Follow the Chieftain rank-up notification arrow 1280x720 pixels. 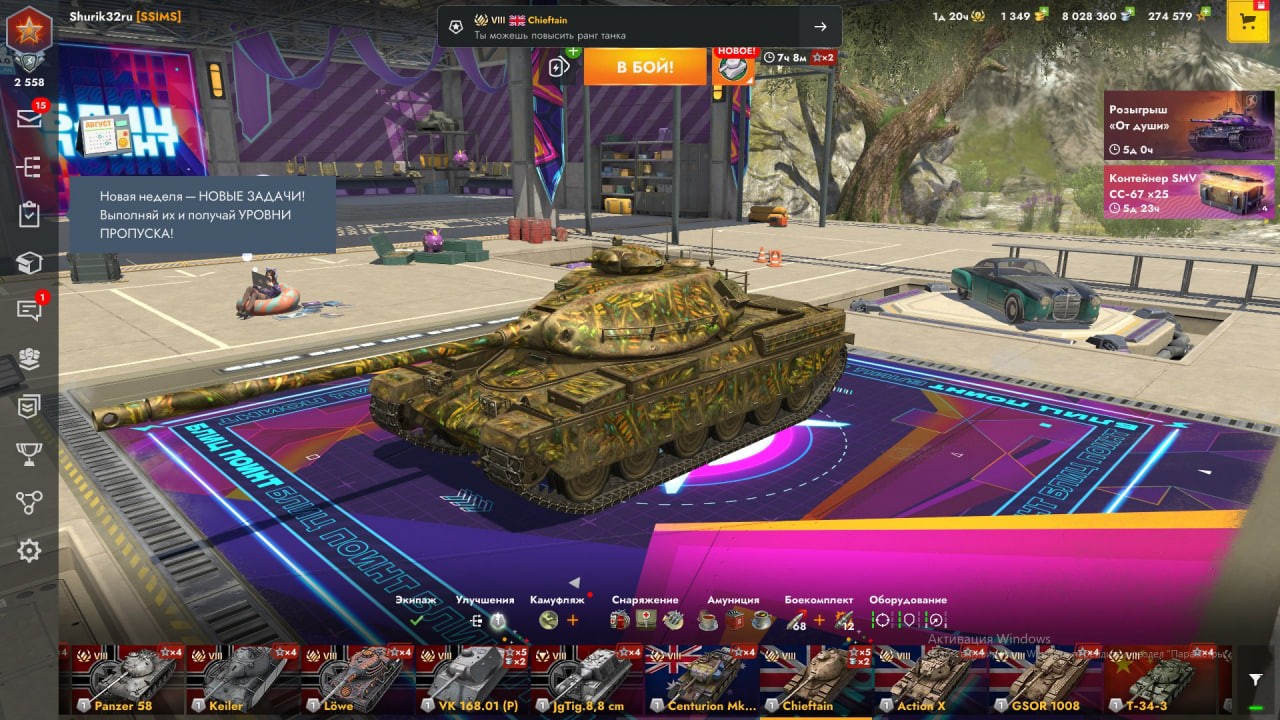(820, 27)
